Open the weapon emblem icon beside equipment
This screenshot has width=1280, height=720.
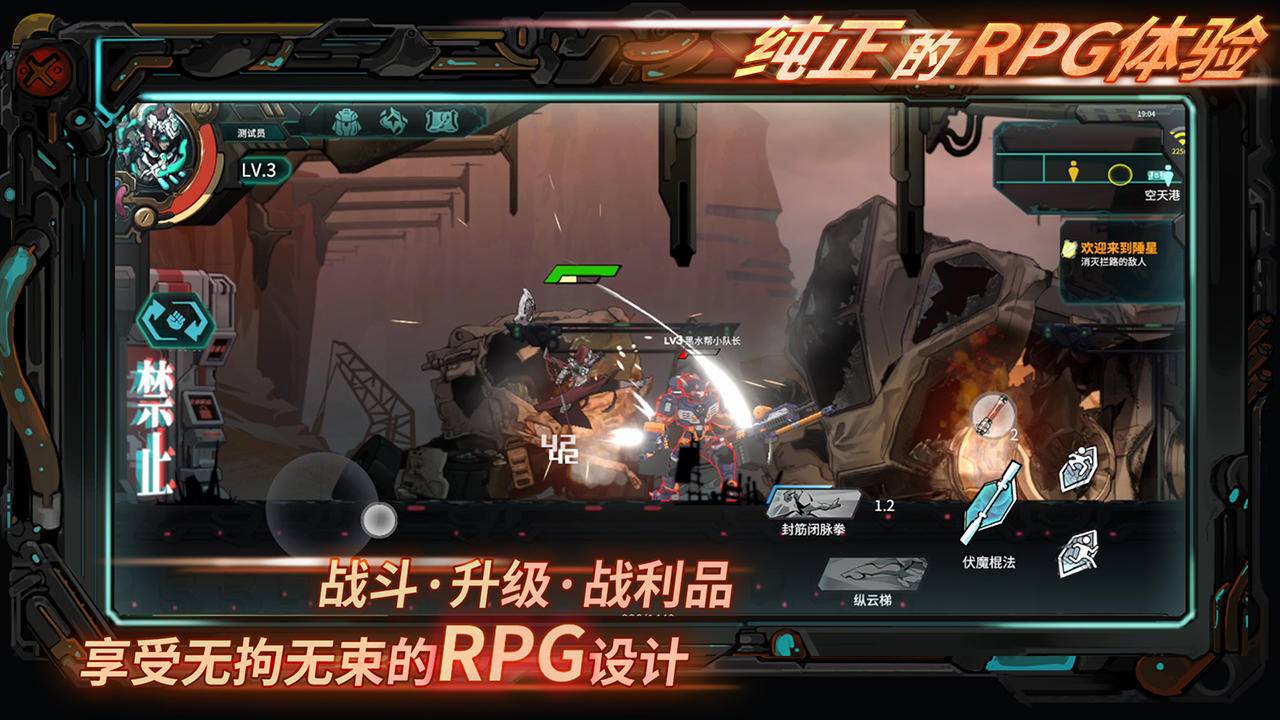[392, 120]
